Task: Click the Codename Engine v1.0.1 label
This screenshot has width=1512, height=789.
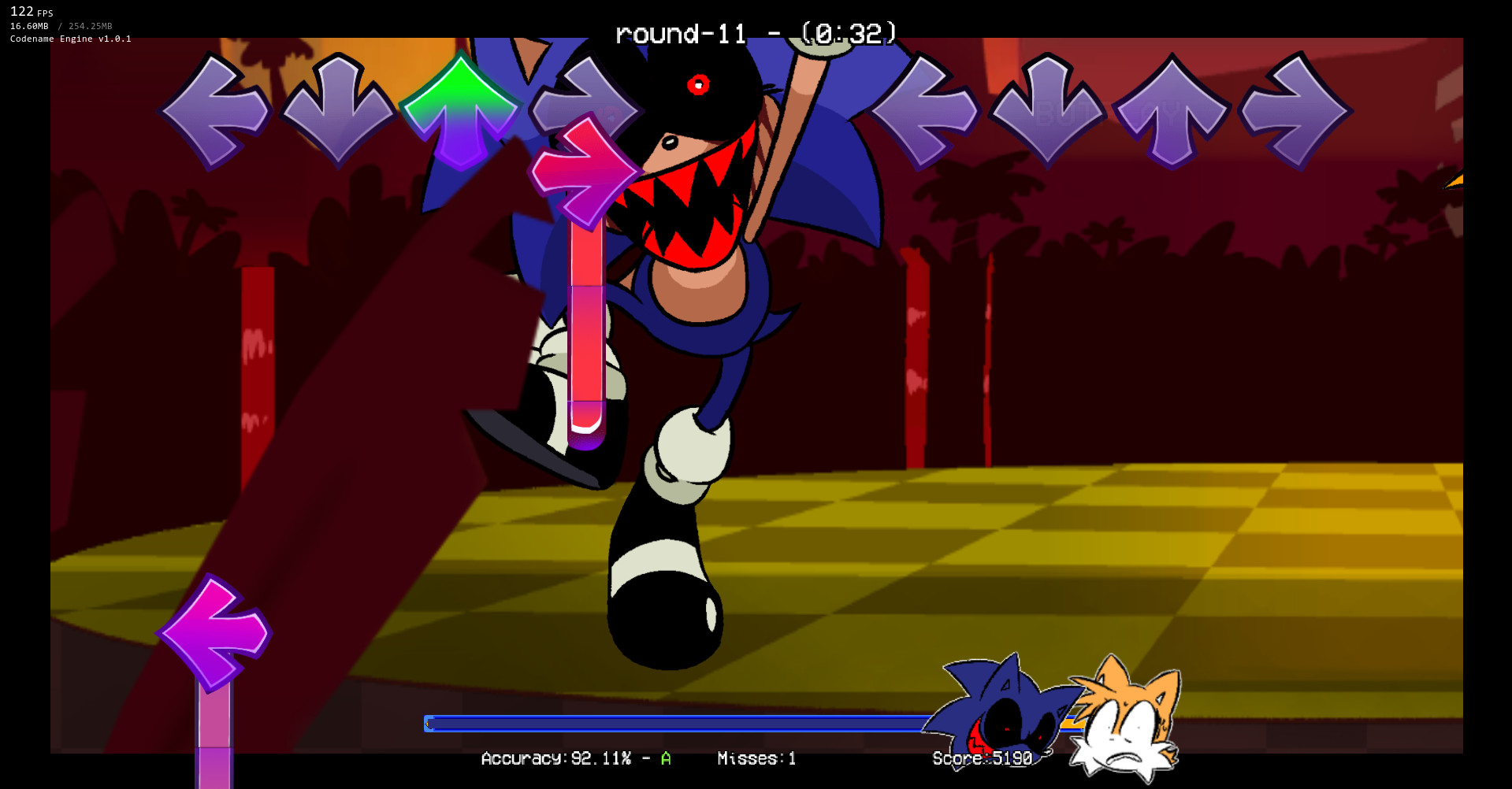Action: (x=69, y=38)
